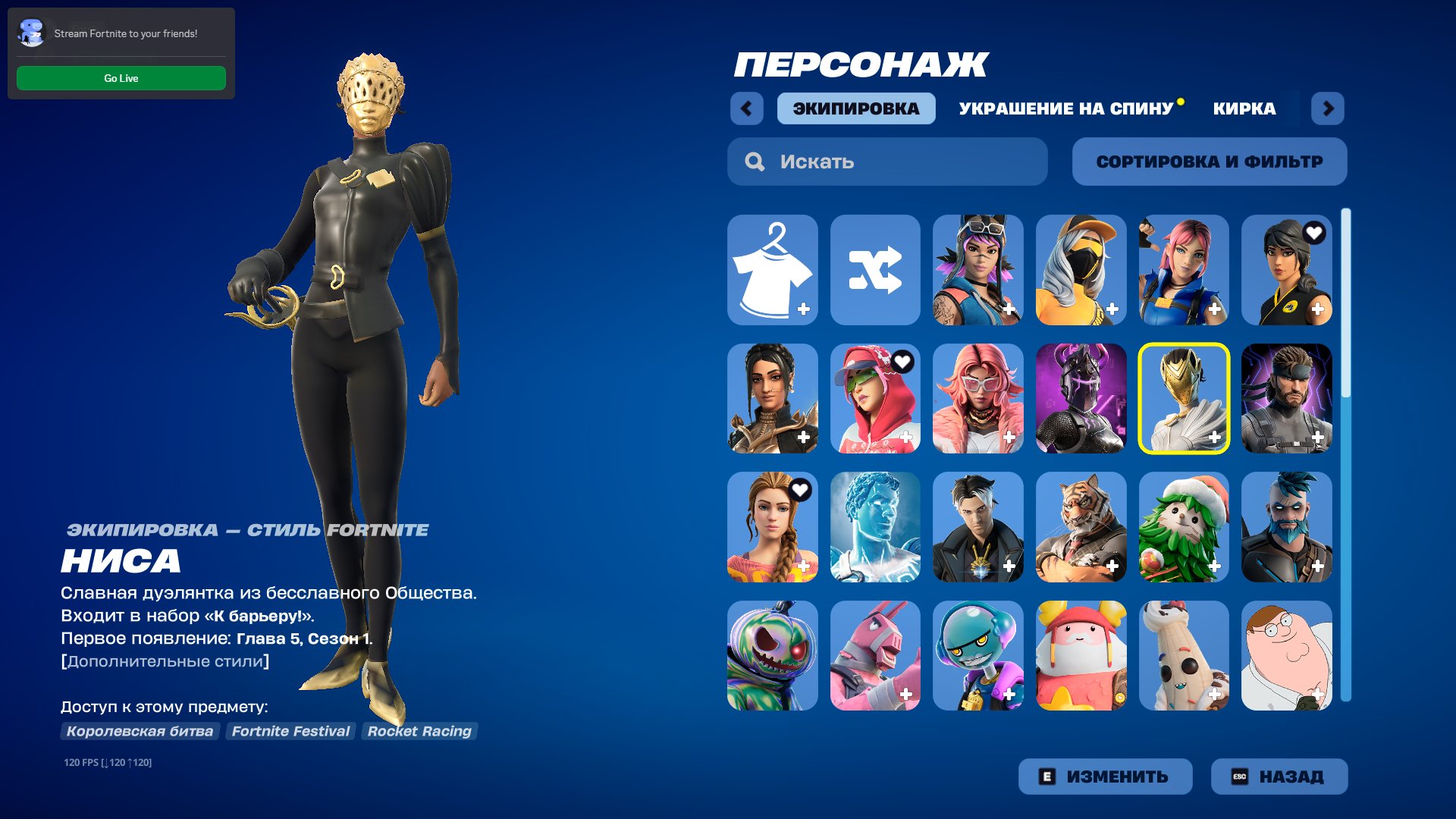Image resolution: width=1456 pixels, height=819 pixels.
Task: Select the shuffle random outfit icon
Action: pos(876,270)
